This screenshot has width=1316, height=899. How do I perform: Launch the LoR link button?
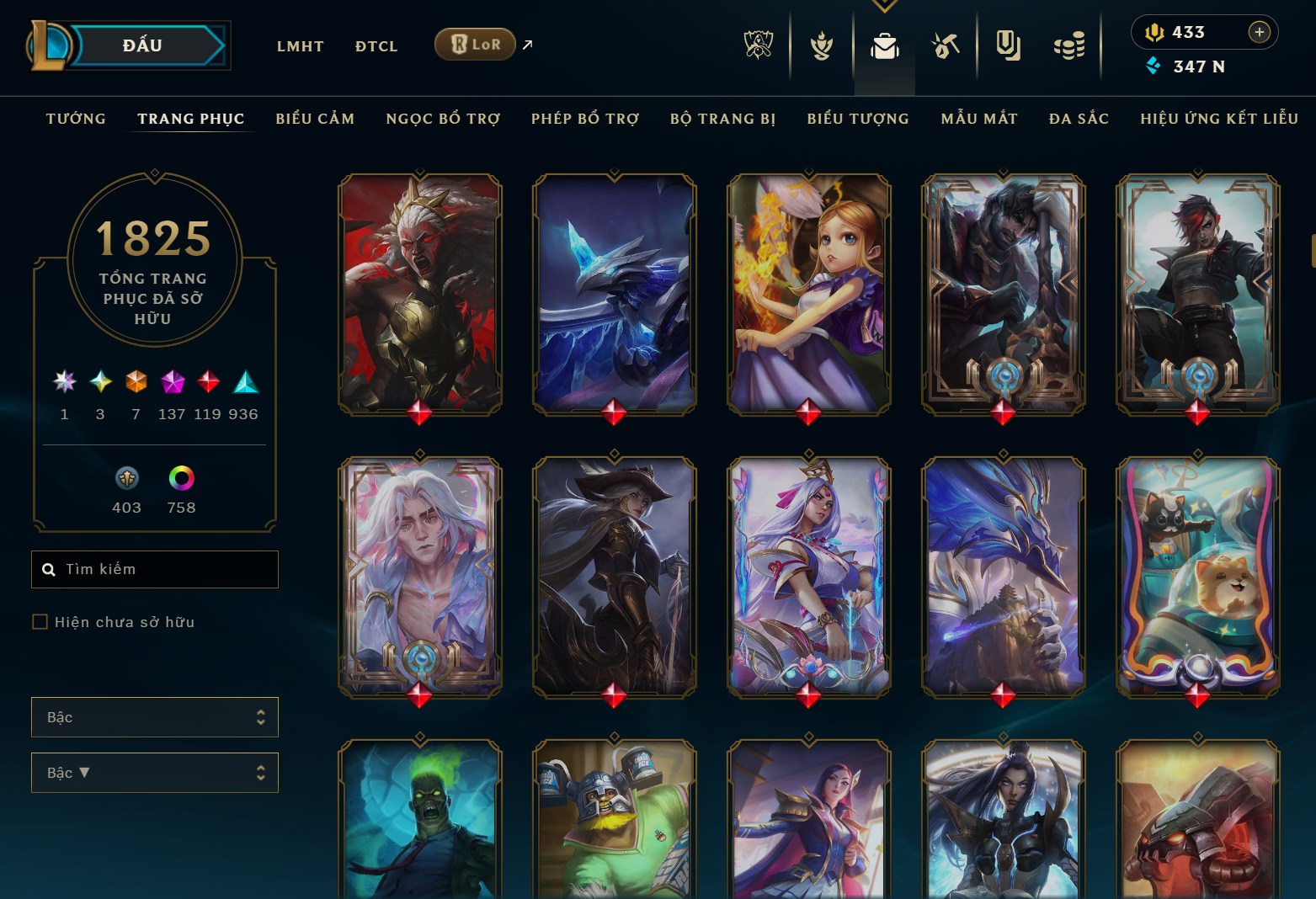coord(475,45)
